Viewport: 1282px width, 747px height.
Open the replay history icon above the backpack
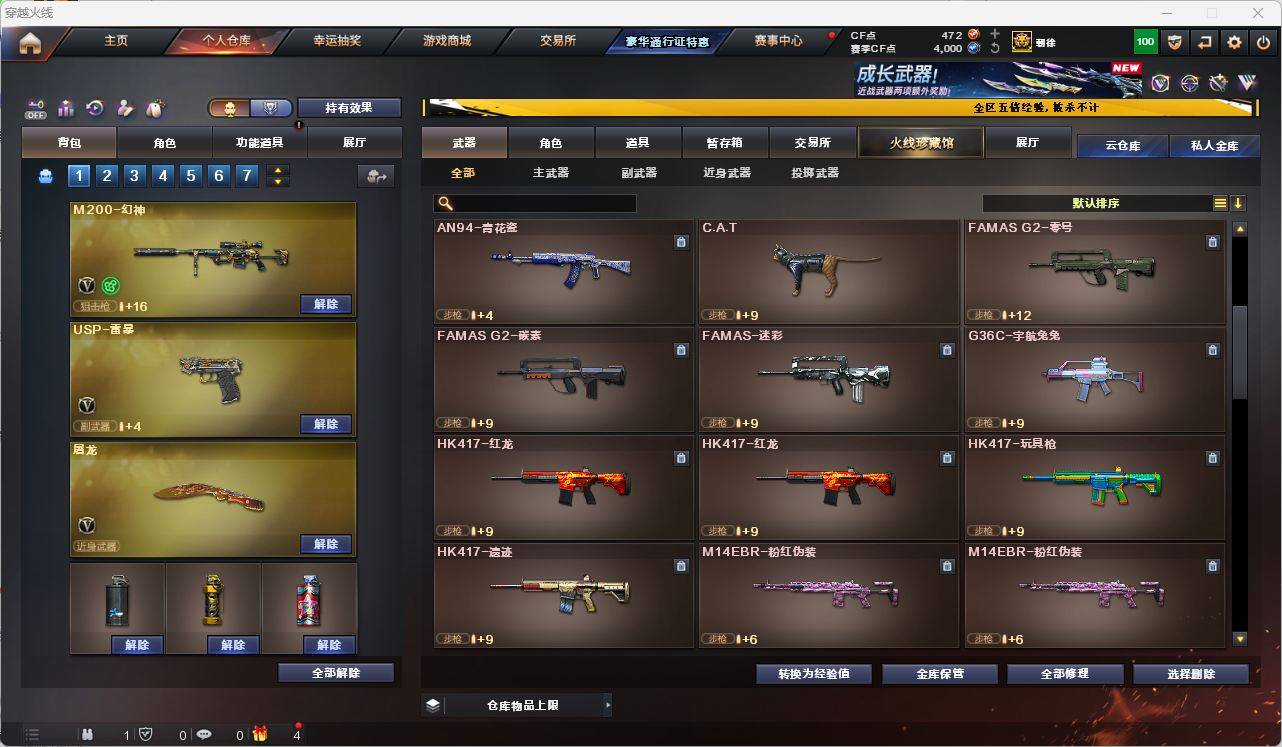(95, 106)
